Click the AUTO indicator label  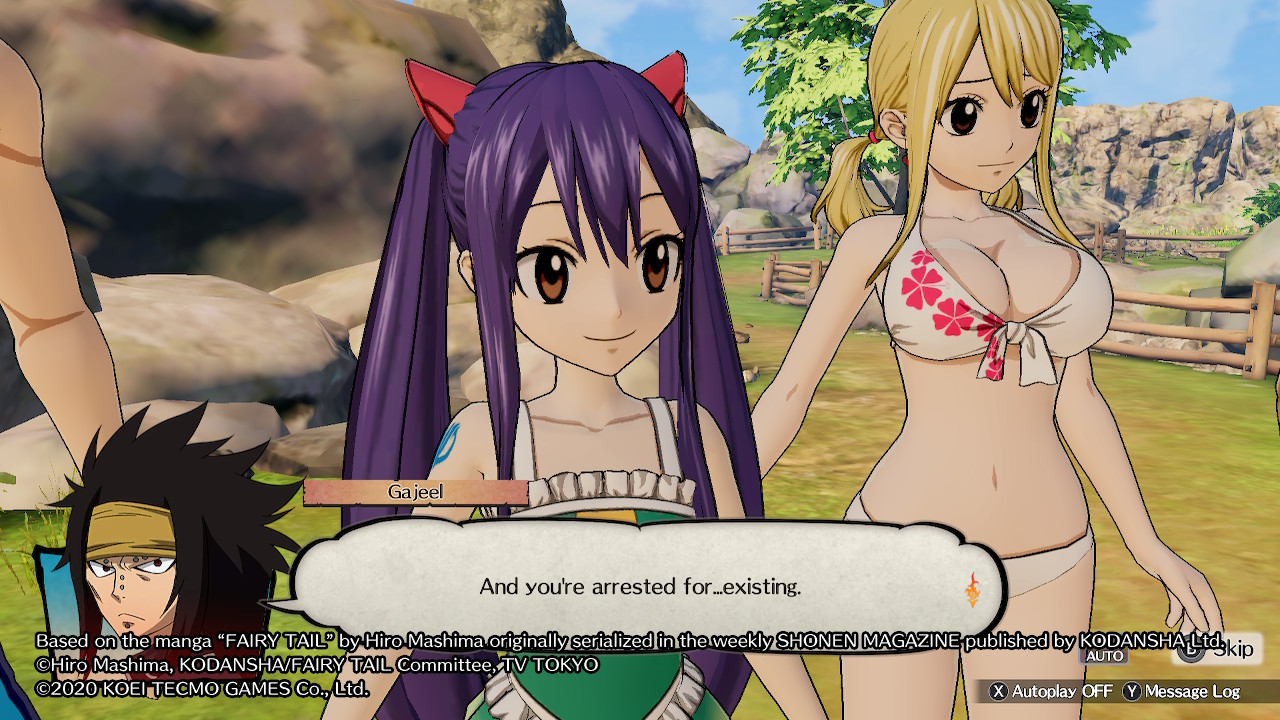pos(1103,656)
